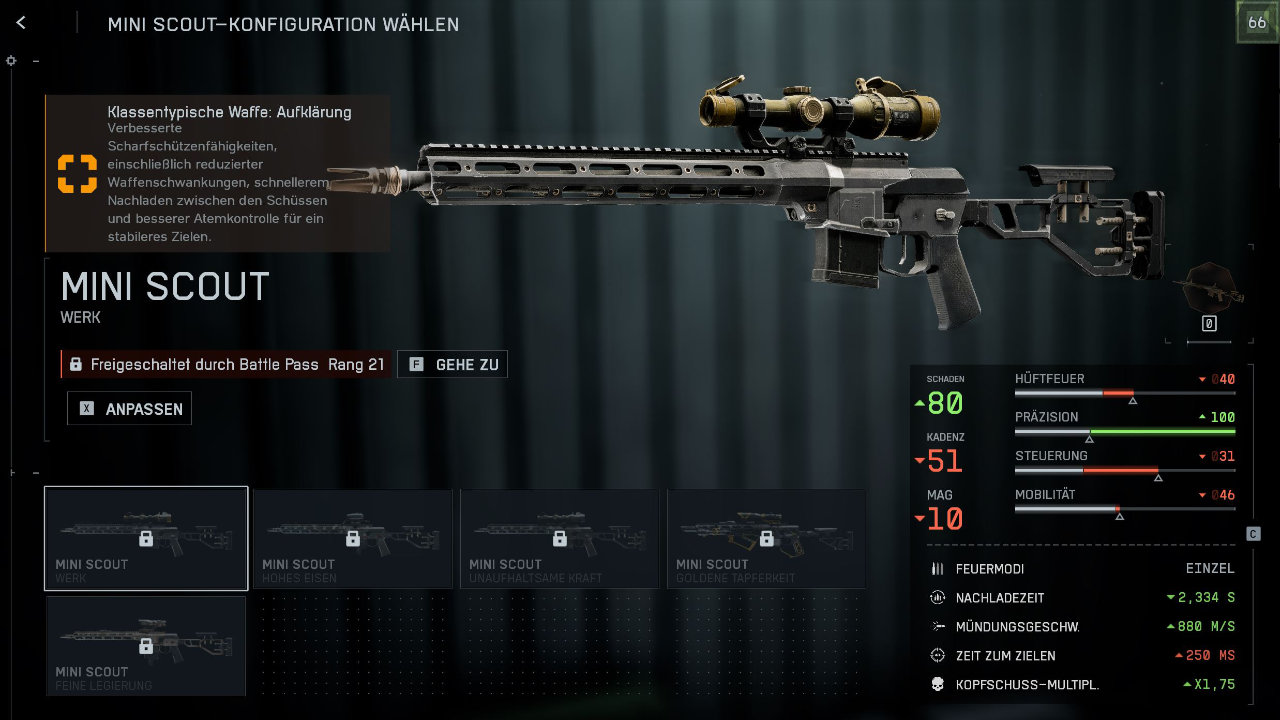Open the GEHE ZU battle pass link
This screenshot has width=1280, height=720.
coord(453,365)
